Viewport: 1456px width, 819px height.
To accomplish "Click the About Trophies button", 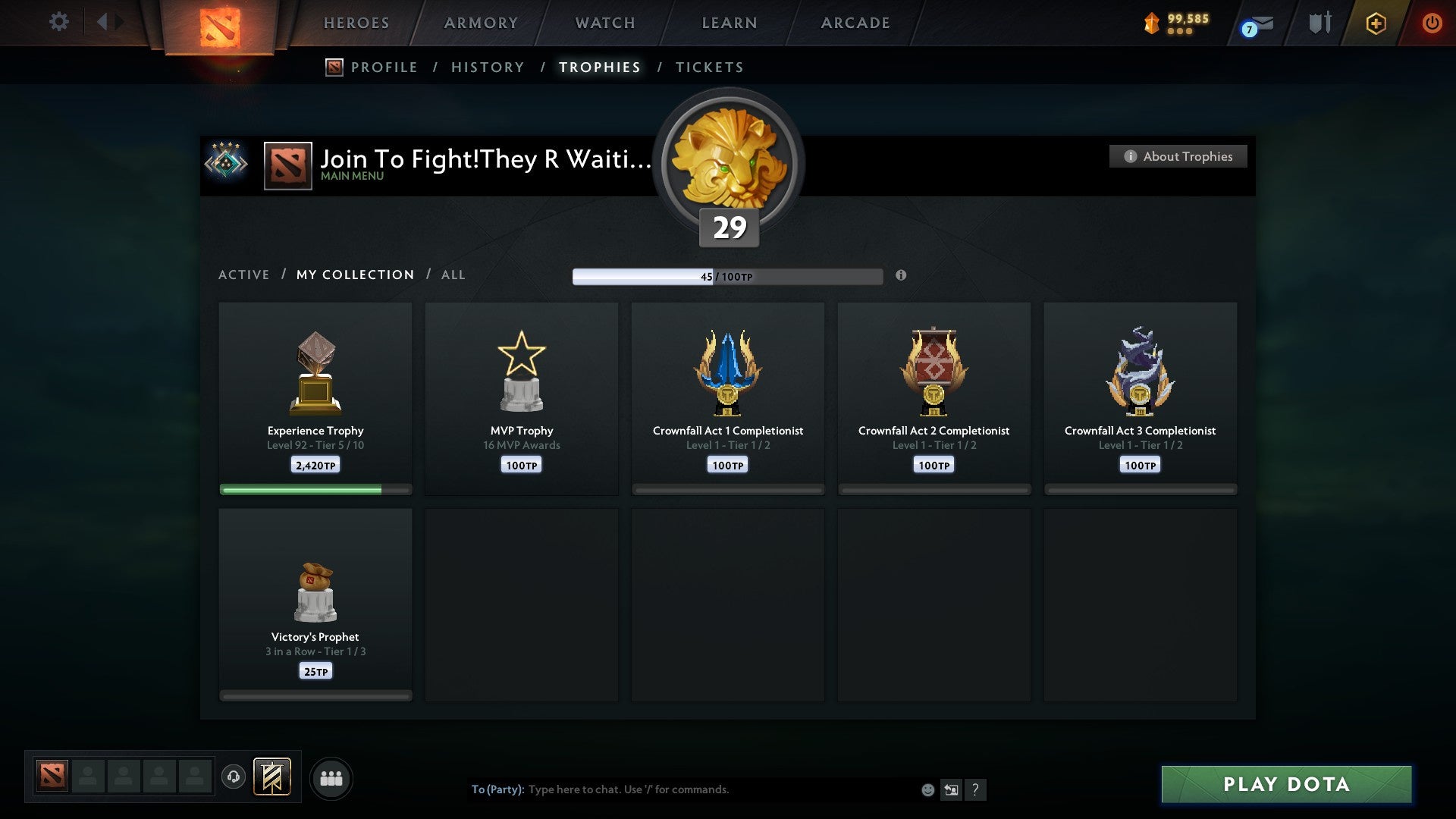I will pyautogui.click(x=1177, y=156).
